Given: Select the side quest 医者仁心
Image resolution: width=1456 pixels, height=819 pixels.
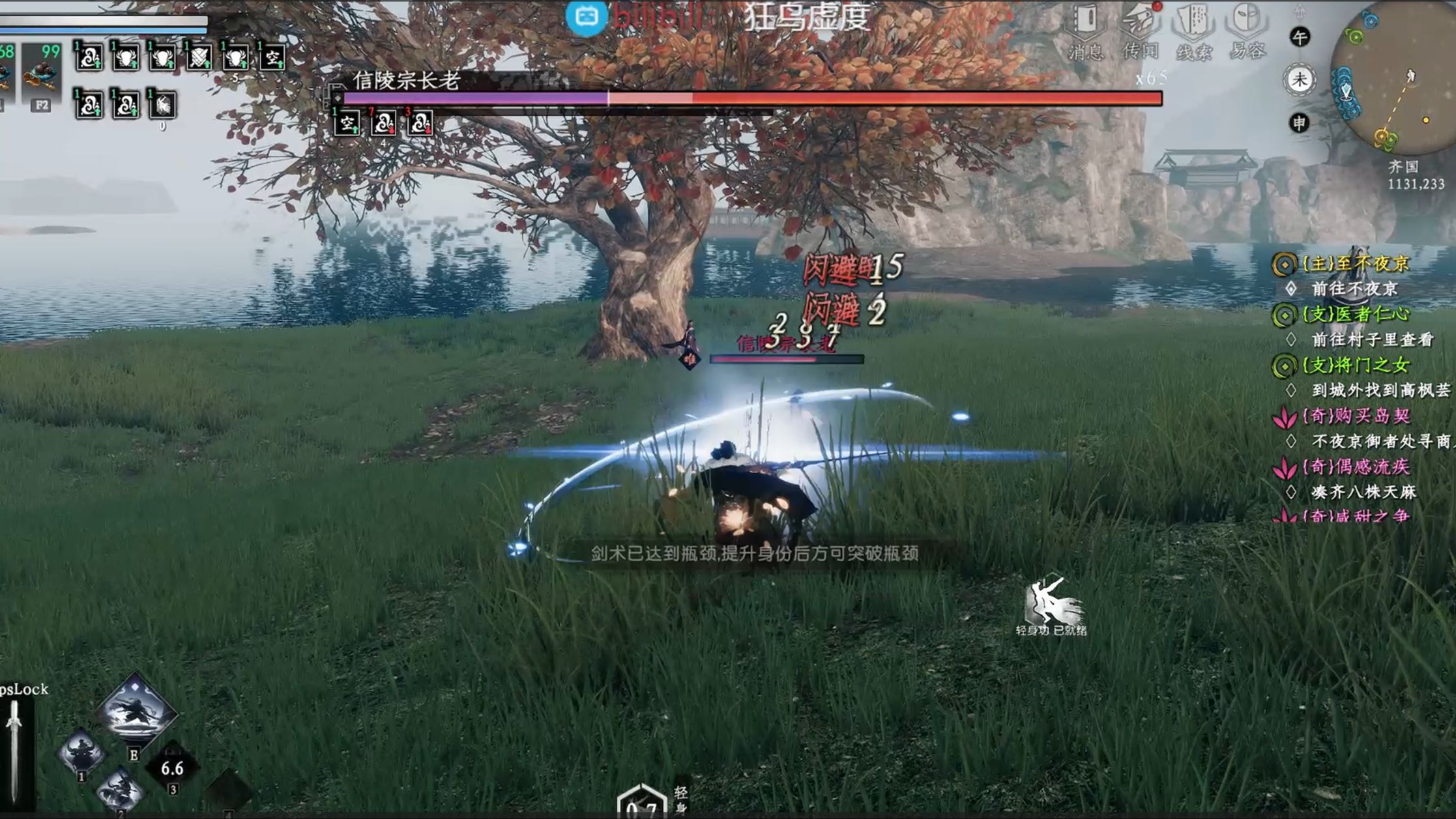Looking at the screenshot, I should pos(1355,315).
